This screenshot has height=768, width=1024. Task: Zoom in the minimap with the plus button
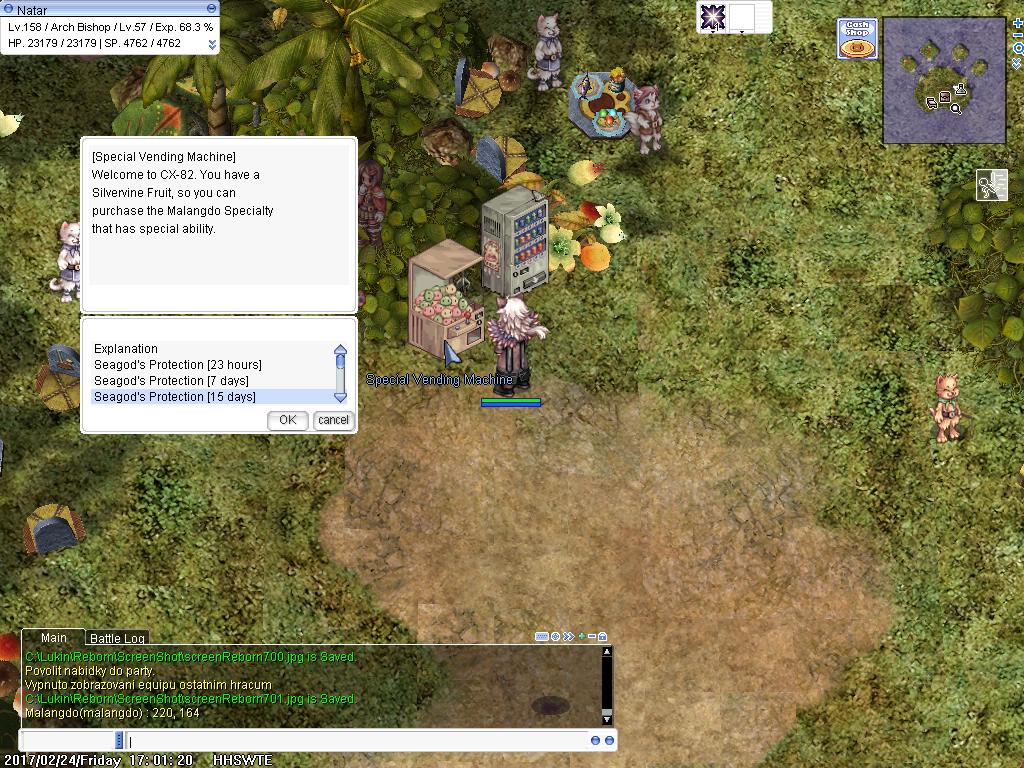click(x=1017, y=23)
